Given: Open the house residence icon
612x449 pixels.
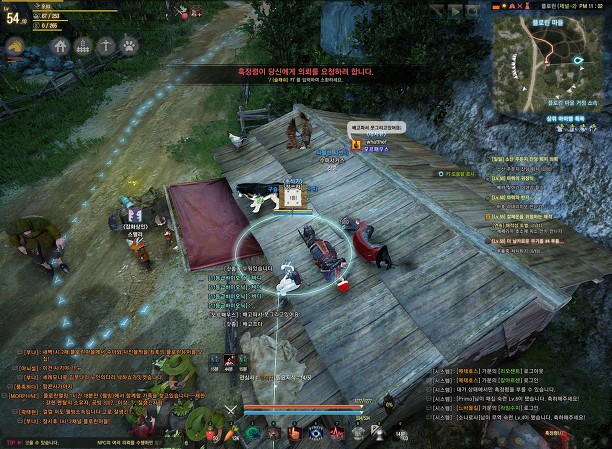Looking at the screenshot, I should (x=62, y=46).
